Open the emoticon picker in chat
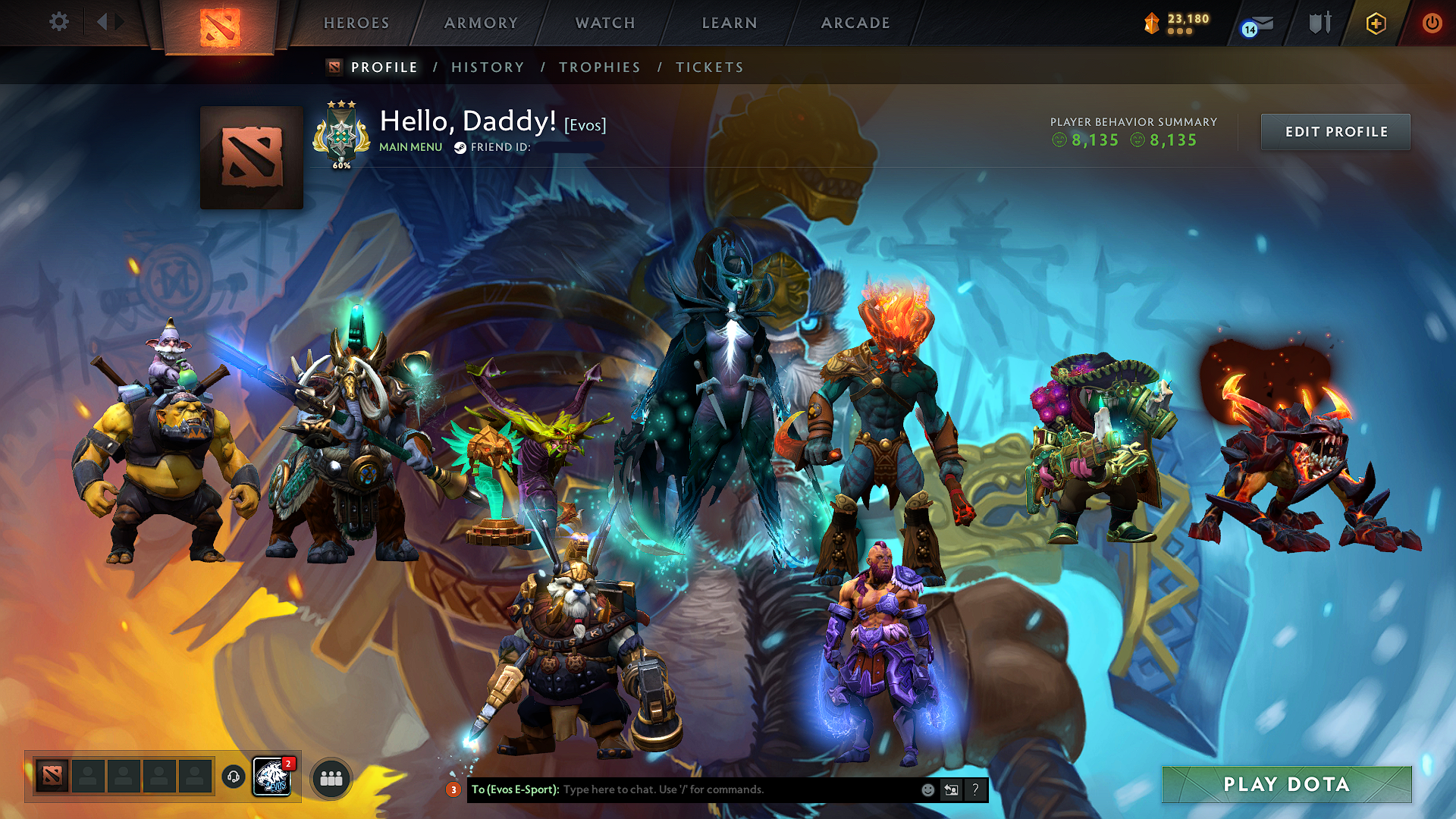Image resolution: width=1456 pixels, height=819 pixels. (x=927, y=789)
